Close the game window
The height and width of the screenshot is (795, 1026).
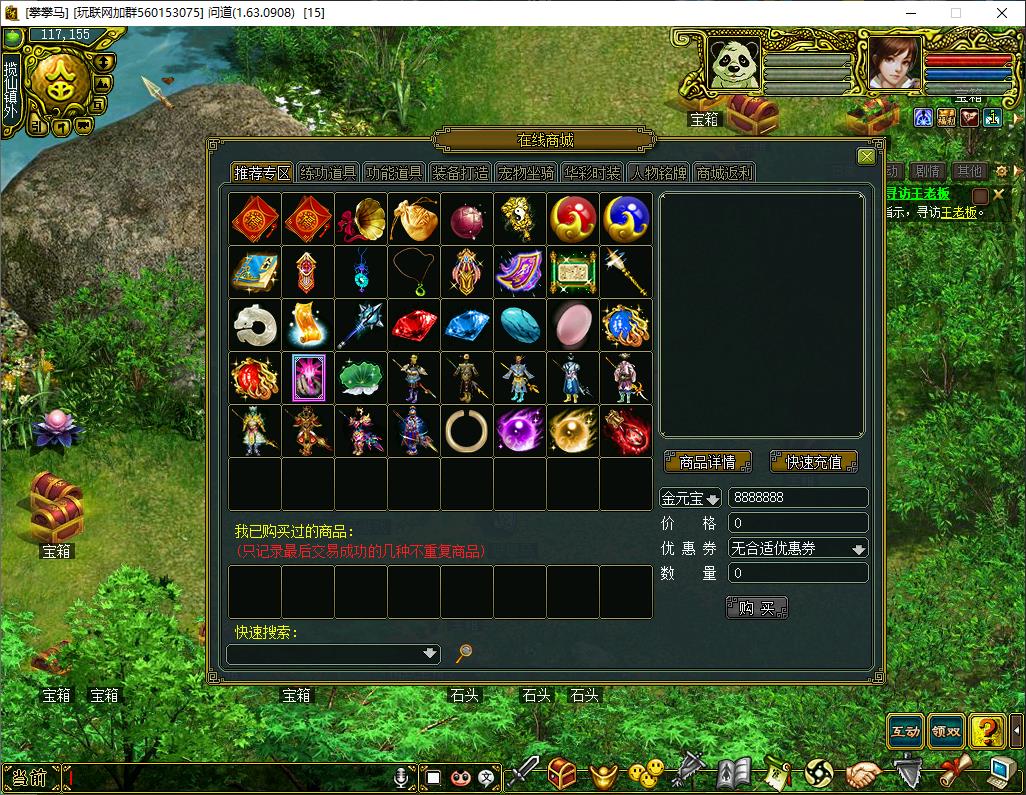[1002, 13]
